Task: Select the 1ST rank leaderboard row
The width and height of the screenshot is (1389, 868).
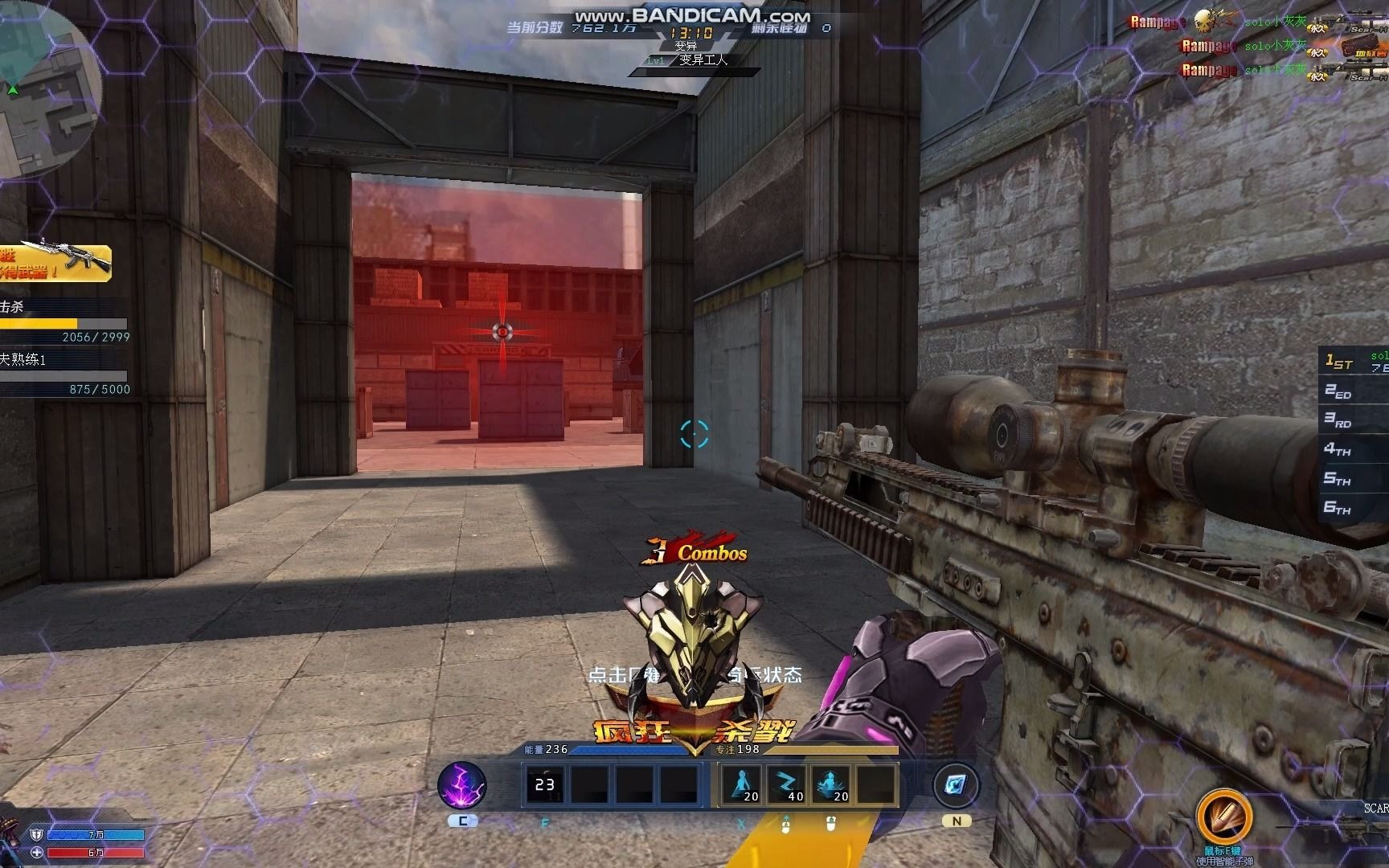Action: pos(1355,362)
